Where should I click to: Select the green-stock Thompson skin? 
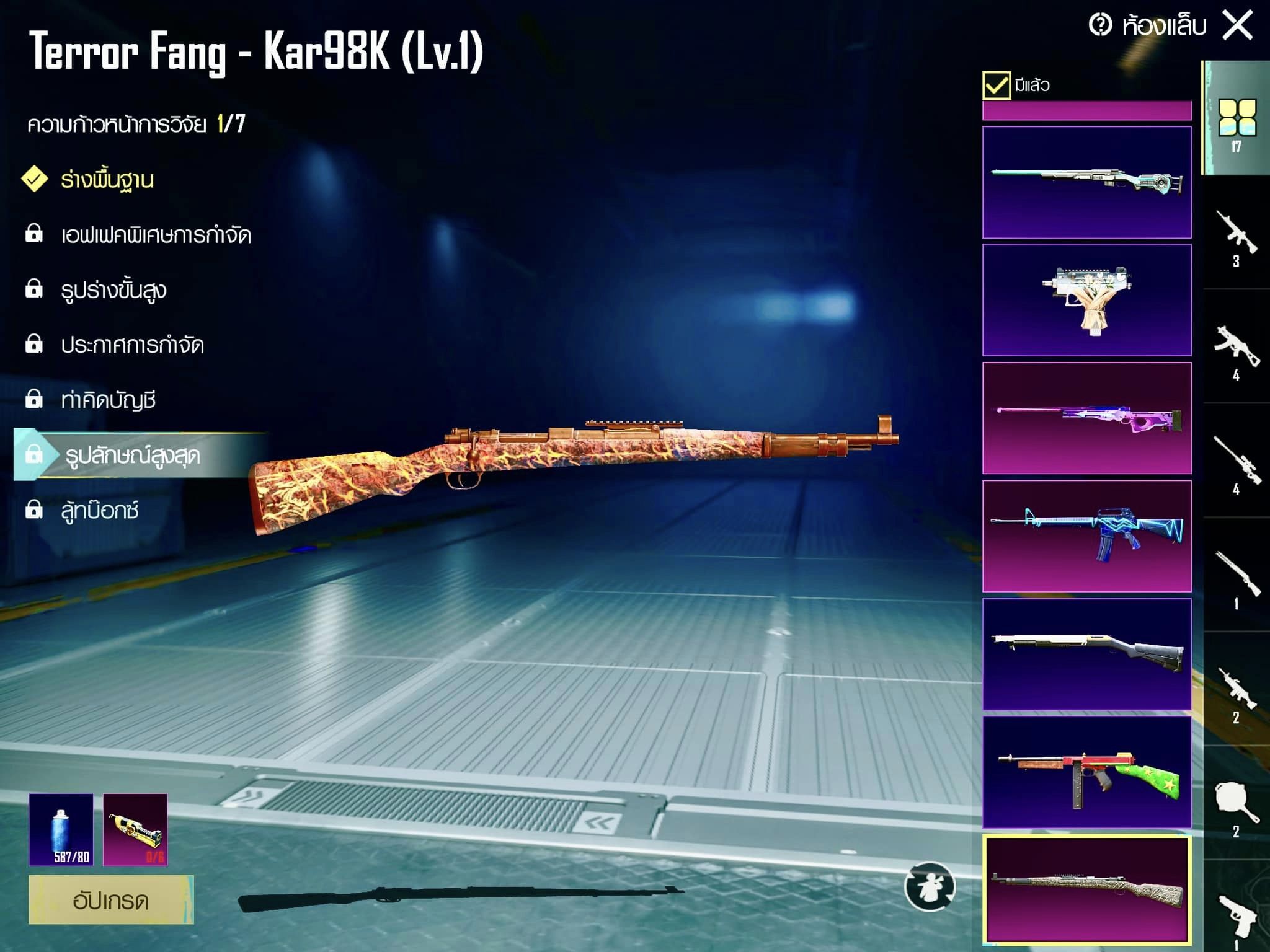[1086, 772]
